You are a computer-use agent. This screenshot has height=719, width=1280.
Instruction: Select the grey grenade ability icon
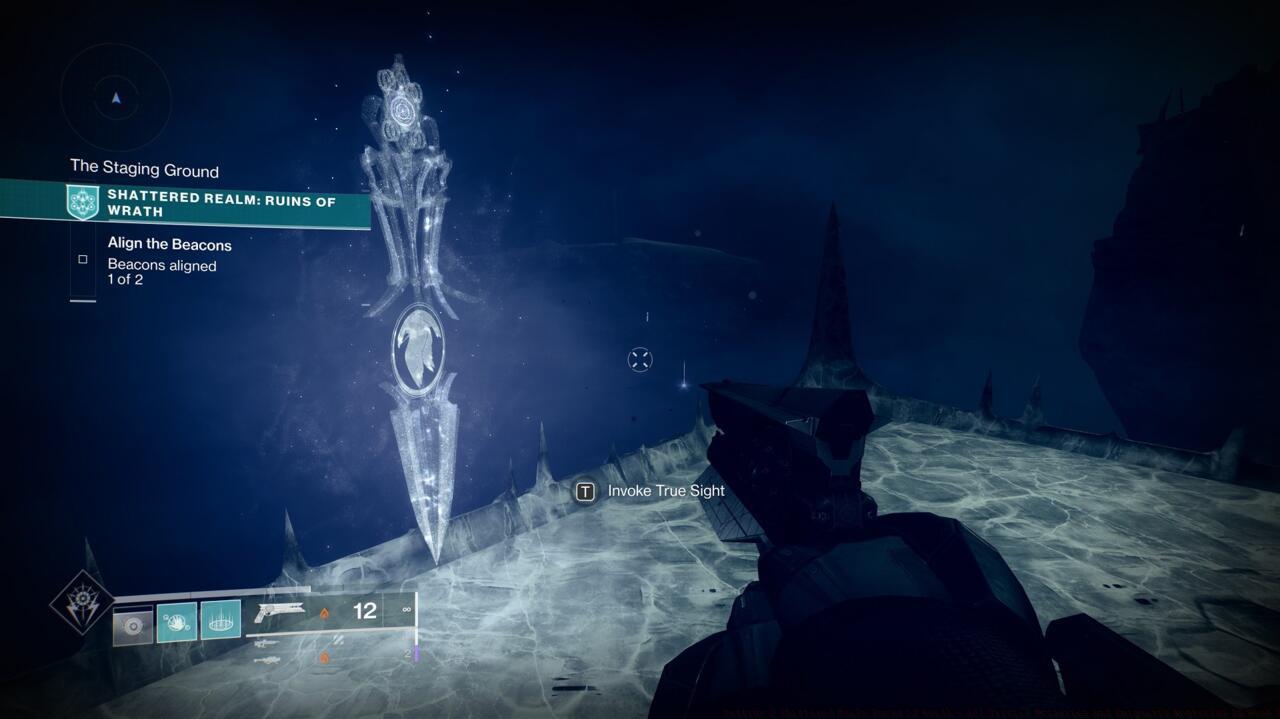tap(133, 624)
